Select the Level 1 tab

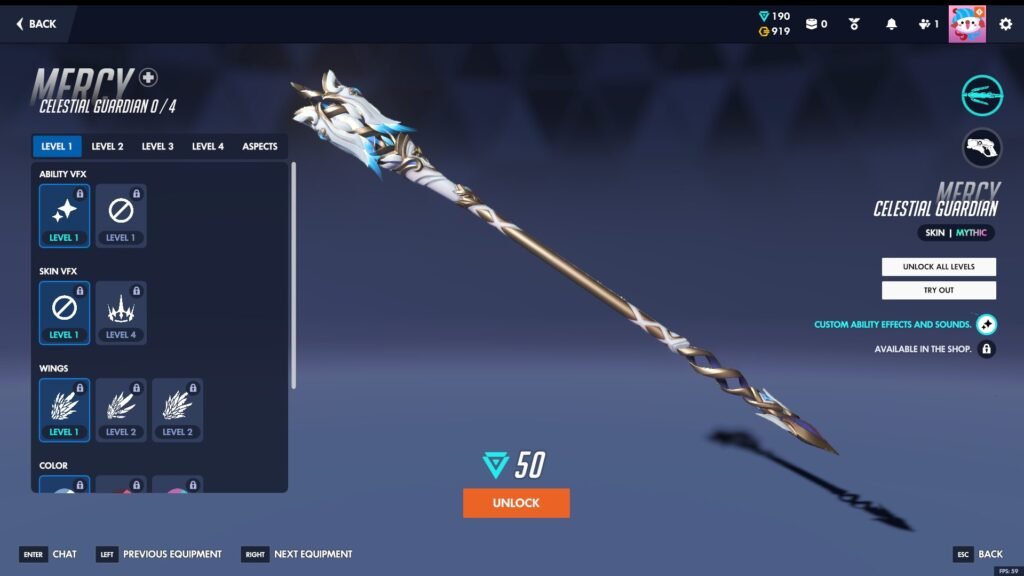point(57,147)
